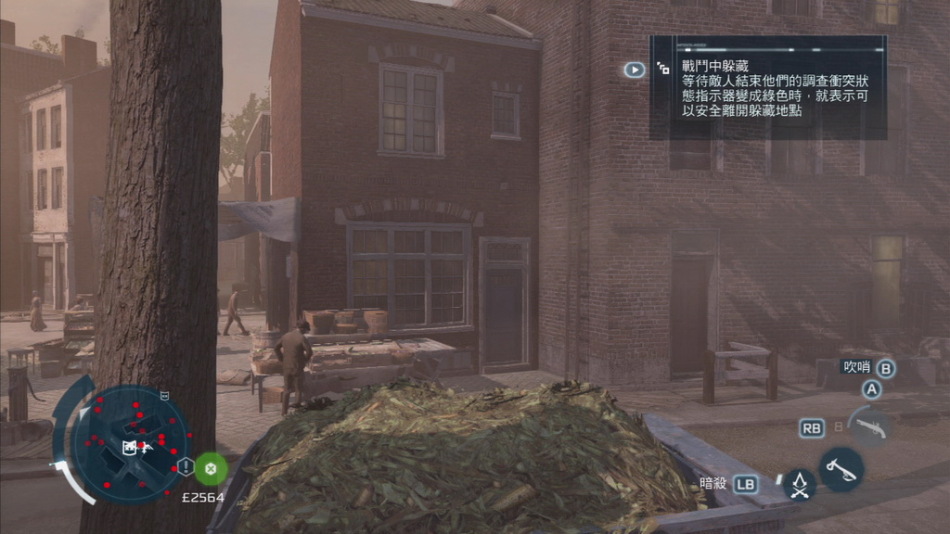Click the play arrow beside the tutorial hint

click(x=634, y=70)
